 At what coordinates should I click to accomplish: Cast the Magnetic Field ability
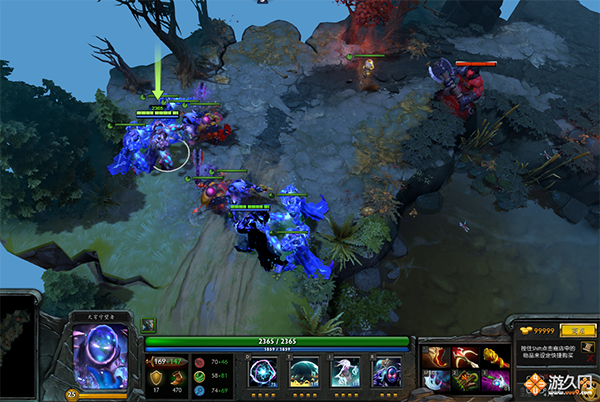point(304,372)
